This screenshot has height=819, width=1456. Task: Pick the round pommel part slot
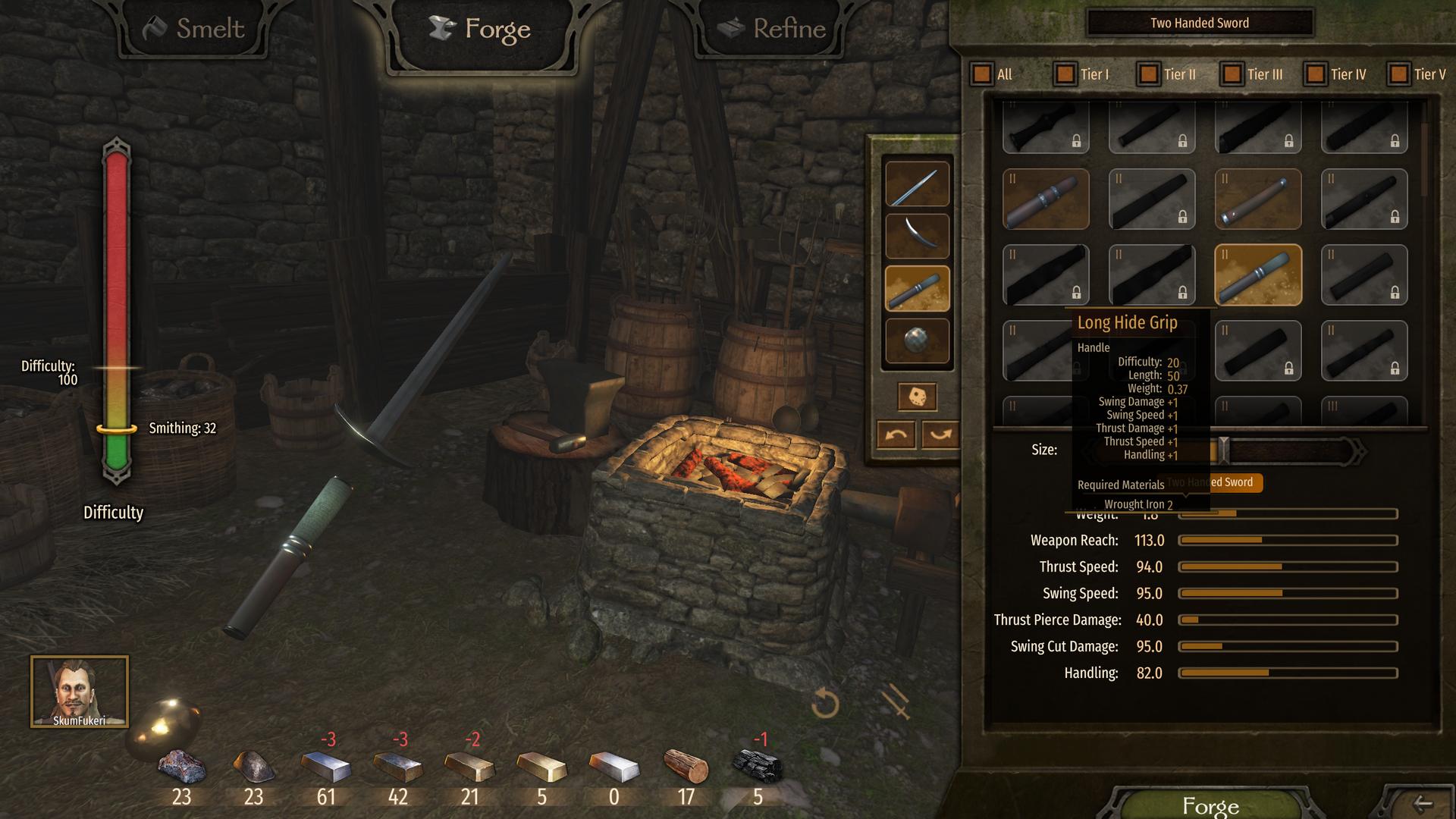point(917,340)
